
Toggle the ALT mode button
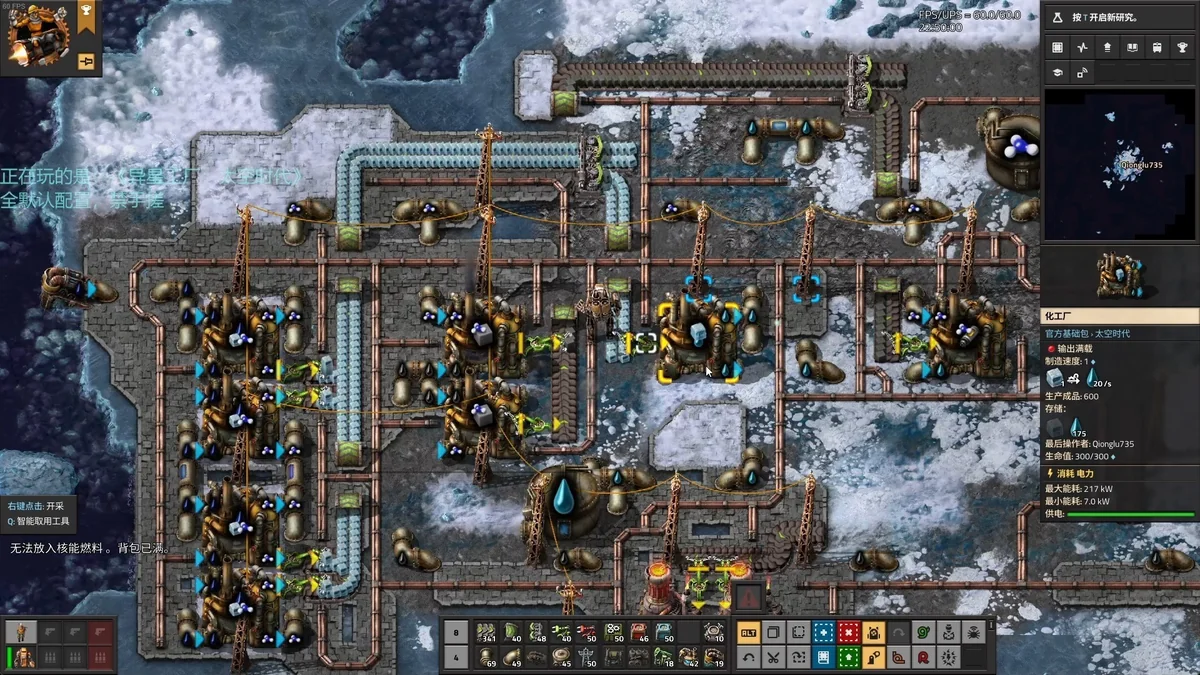(x=748, y=633)
